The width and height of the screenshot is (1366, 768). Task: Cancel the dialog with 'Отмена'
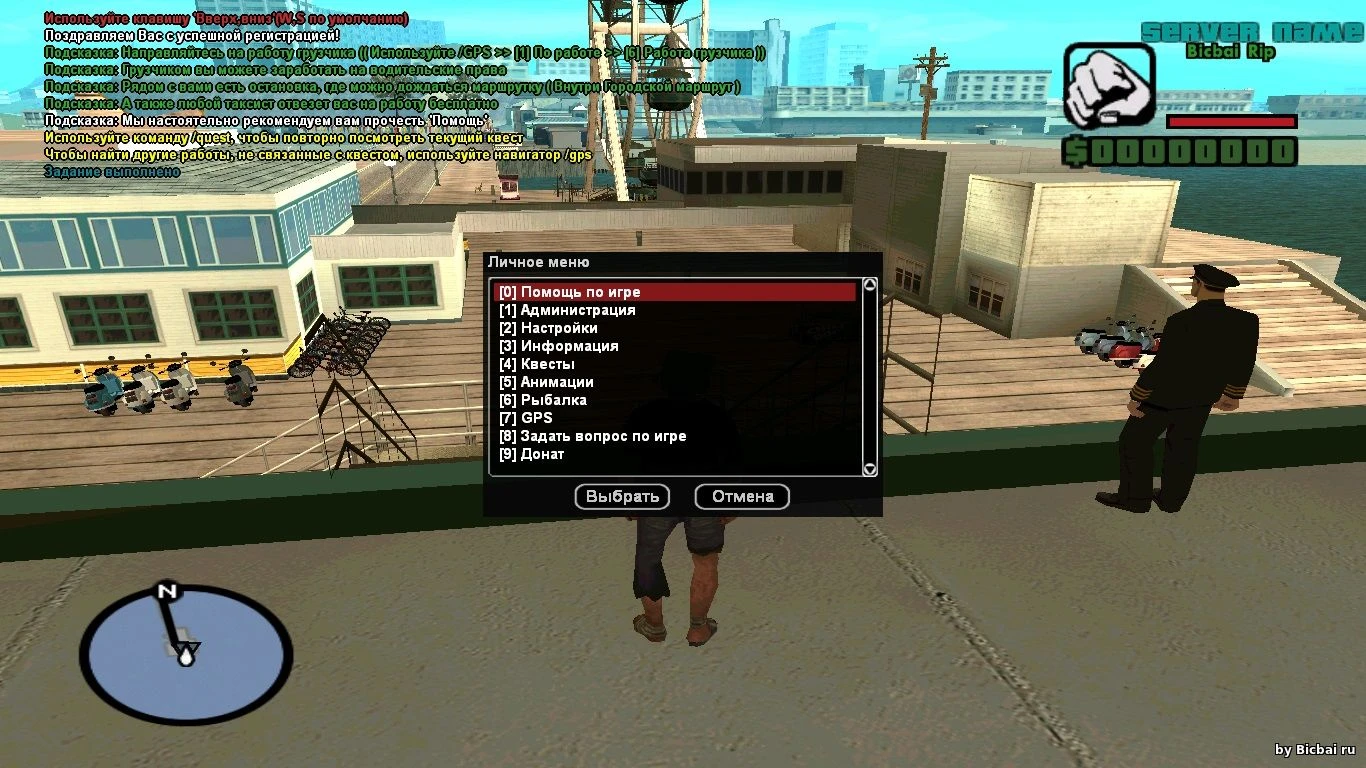(x=742, y=497)
